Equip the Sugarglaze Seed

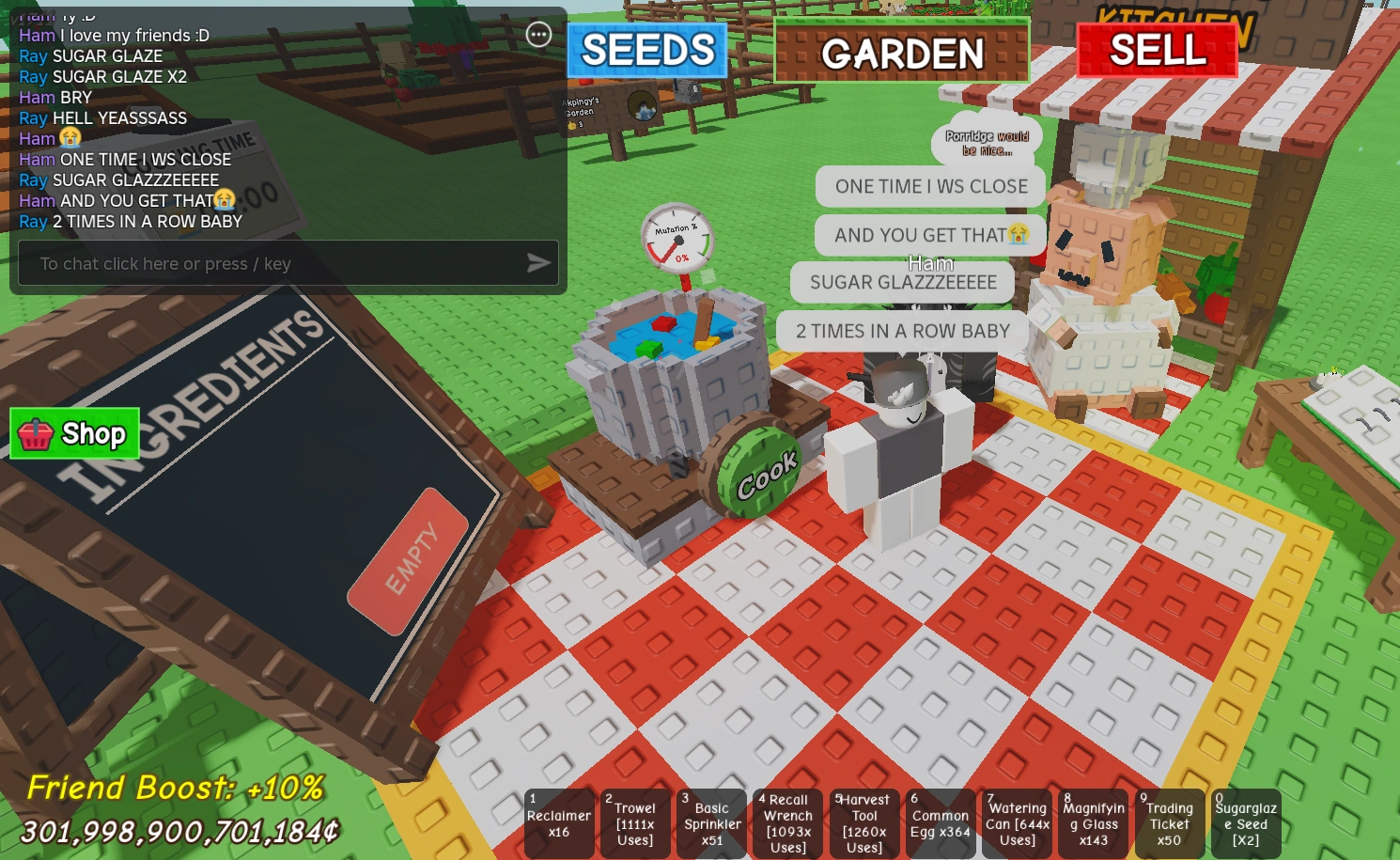[x=1245, y=822]
